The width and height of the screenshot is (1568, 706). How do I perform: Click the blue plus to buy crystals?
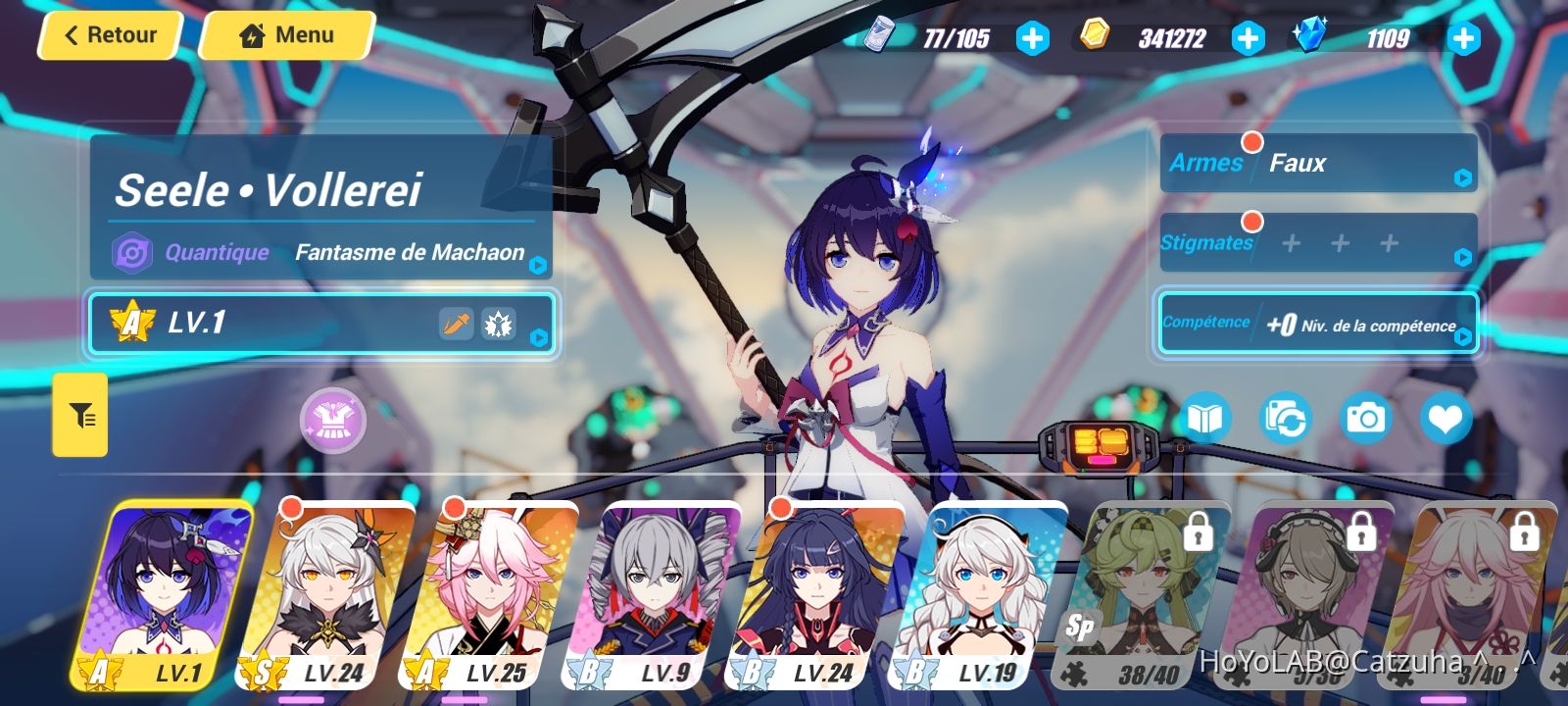click(x=1463, y=37)
